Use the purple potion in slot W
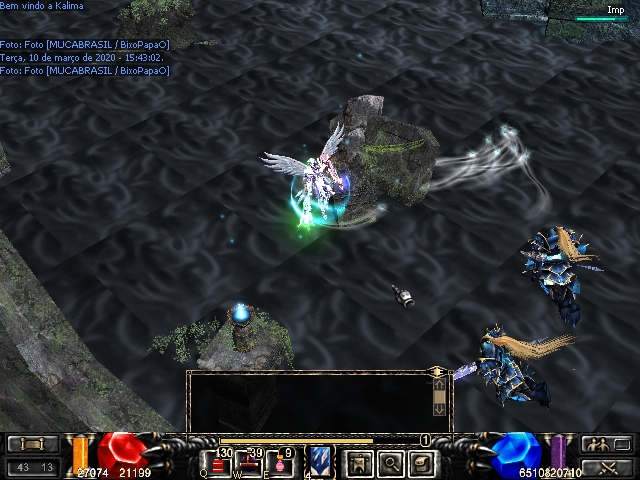The height and width of the screenshot is (480, 640). [x=250, y=464]
